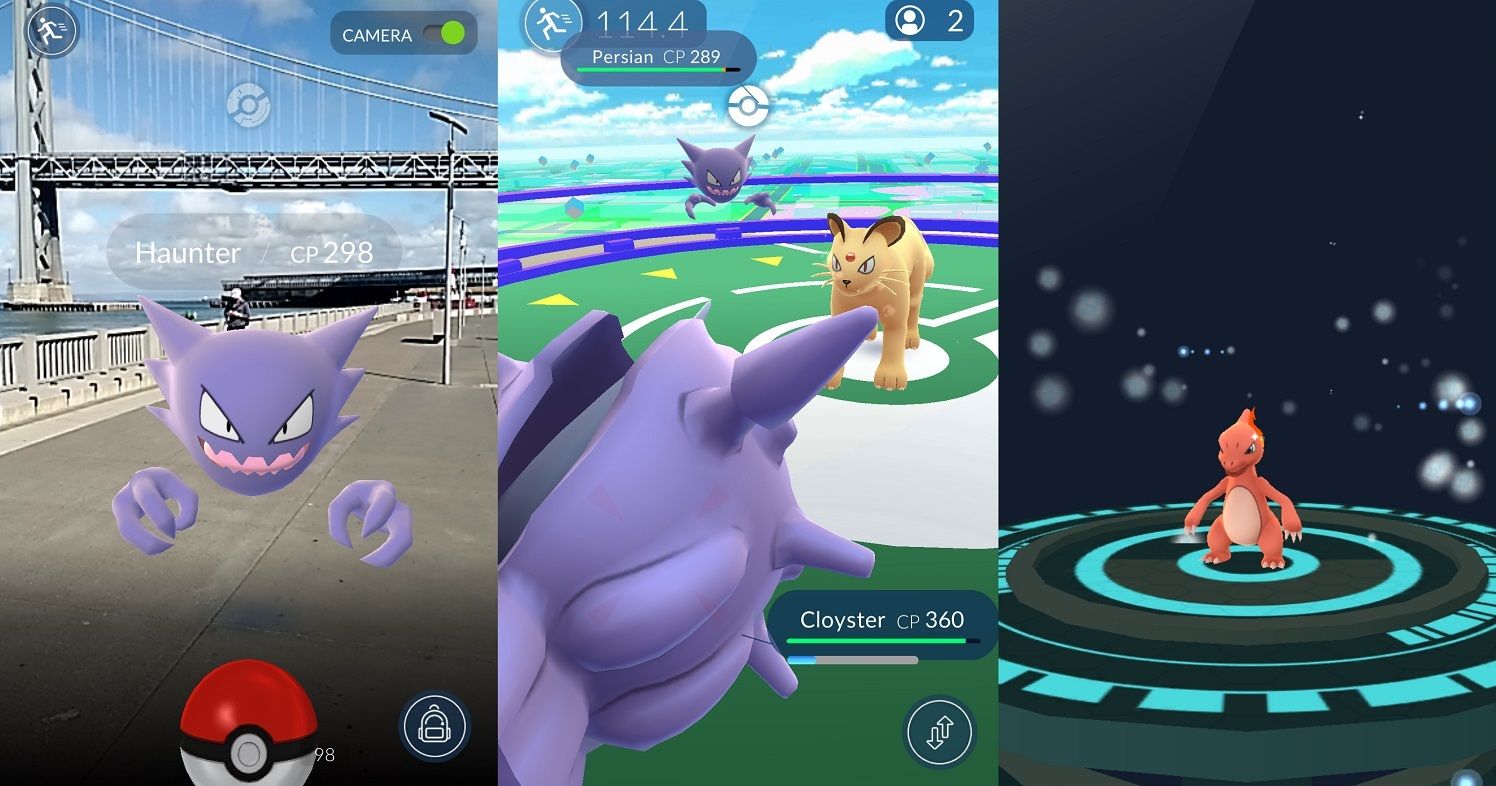The width and height of the screenshot is (1496, 786).
Task: Tap the green camera switch knob
Action: pyautogui.click(x=455, y=34)
